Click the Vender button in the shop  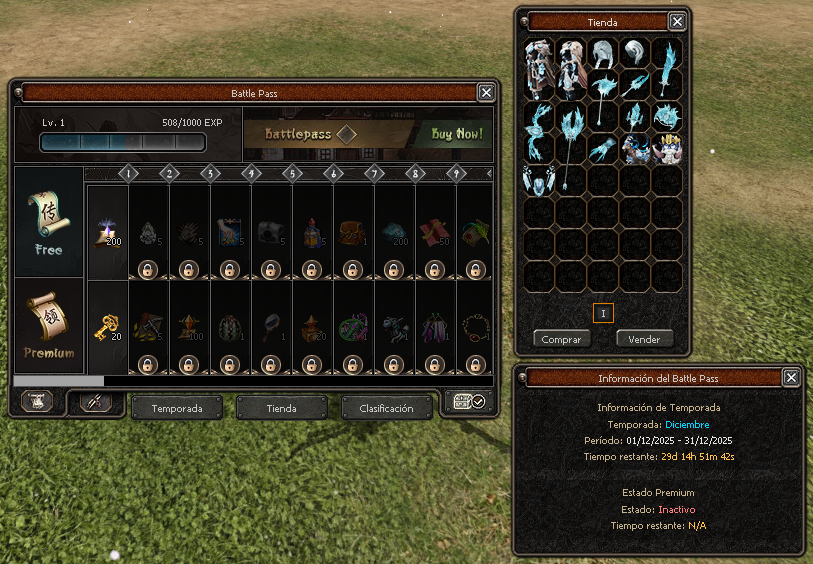point(644,339)
